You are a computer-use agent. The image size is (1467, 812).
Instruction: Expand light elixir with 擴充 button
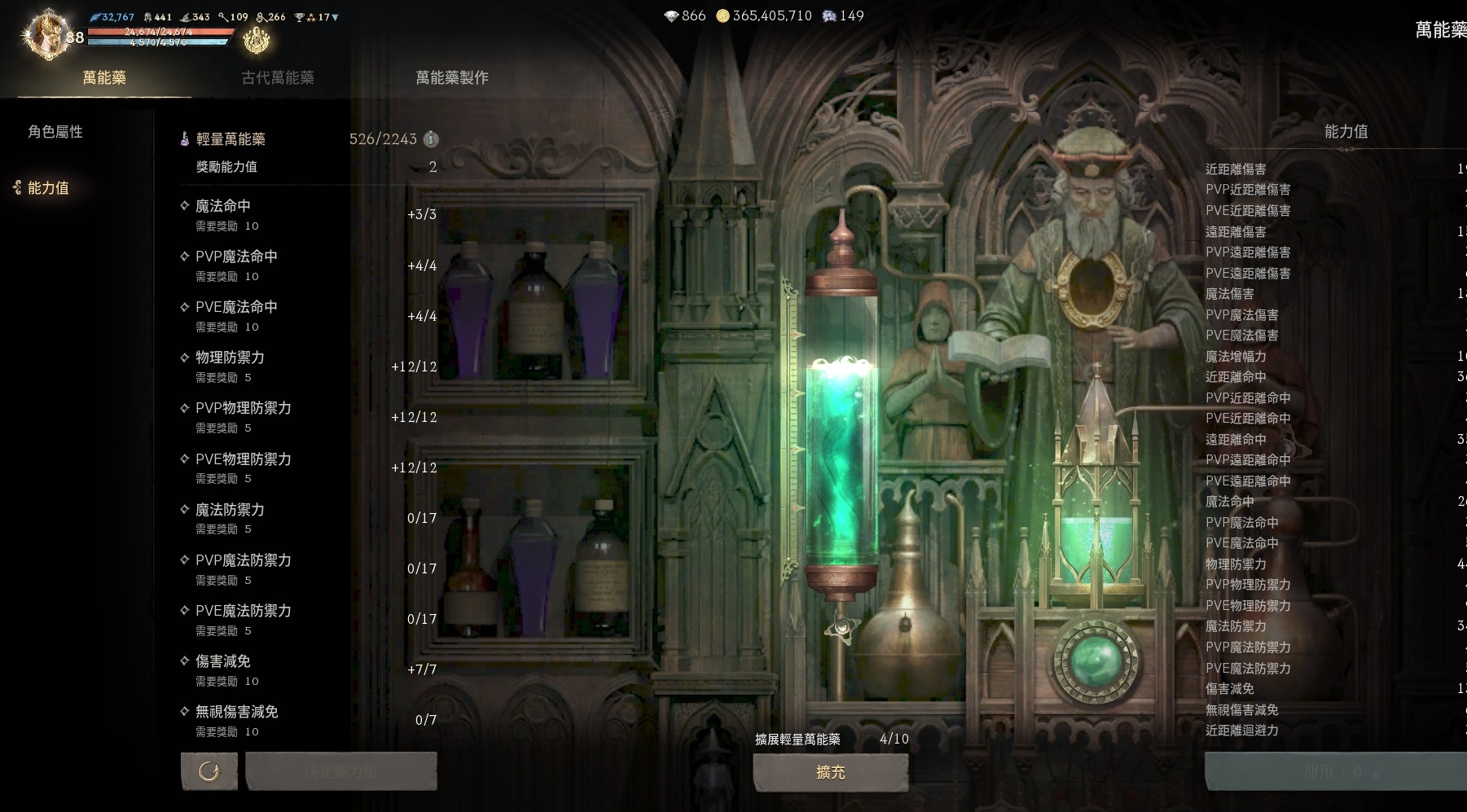(830, 772)
